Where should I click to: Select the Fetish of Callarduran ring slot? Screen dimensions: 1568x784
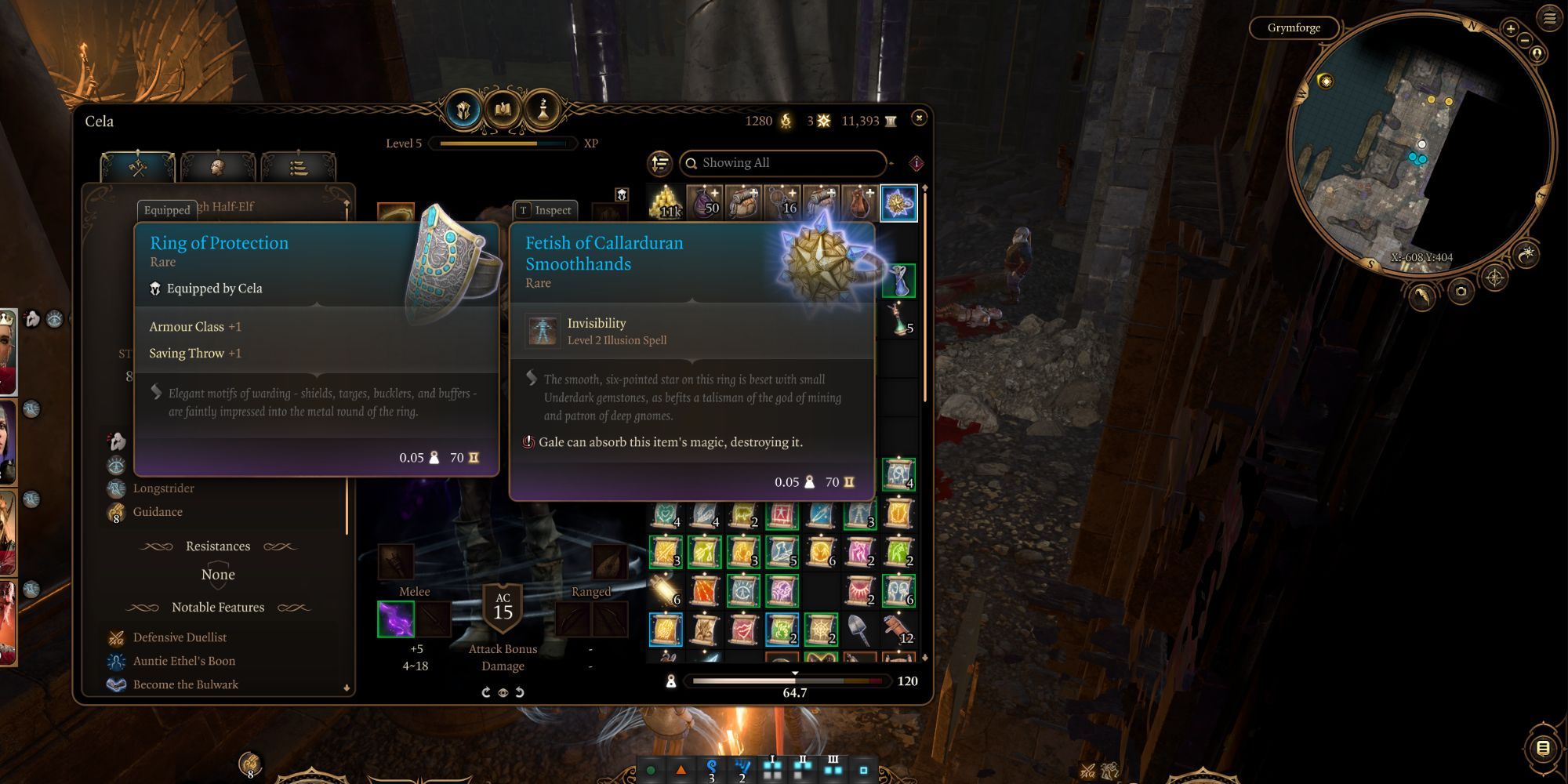tap(898, 203)
